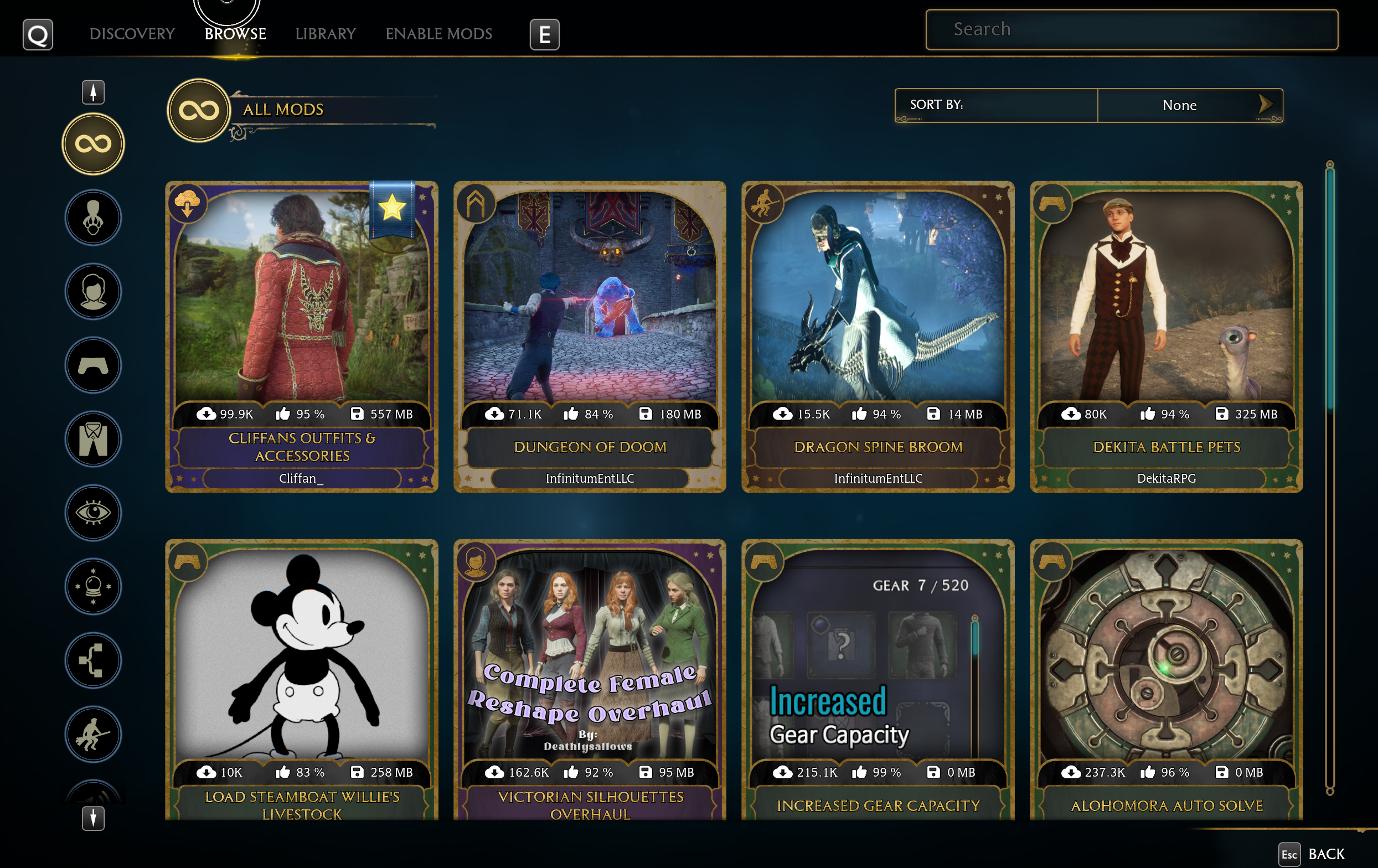Choose the Increased Gear Capacity mod
The height and width of the screenshot is (868, 1378).
point(878,681)
